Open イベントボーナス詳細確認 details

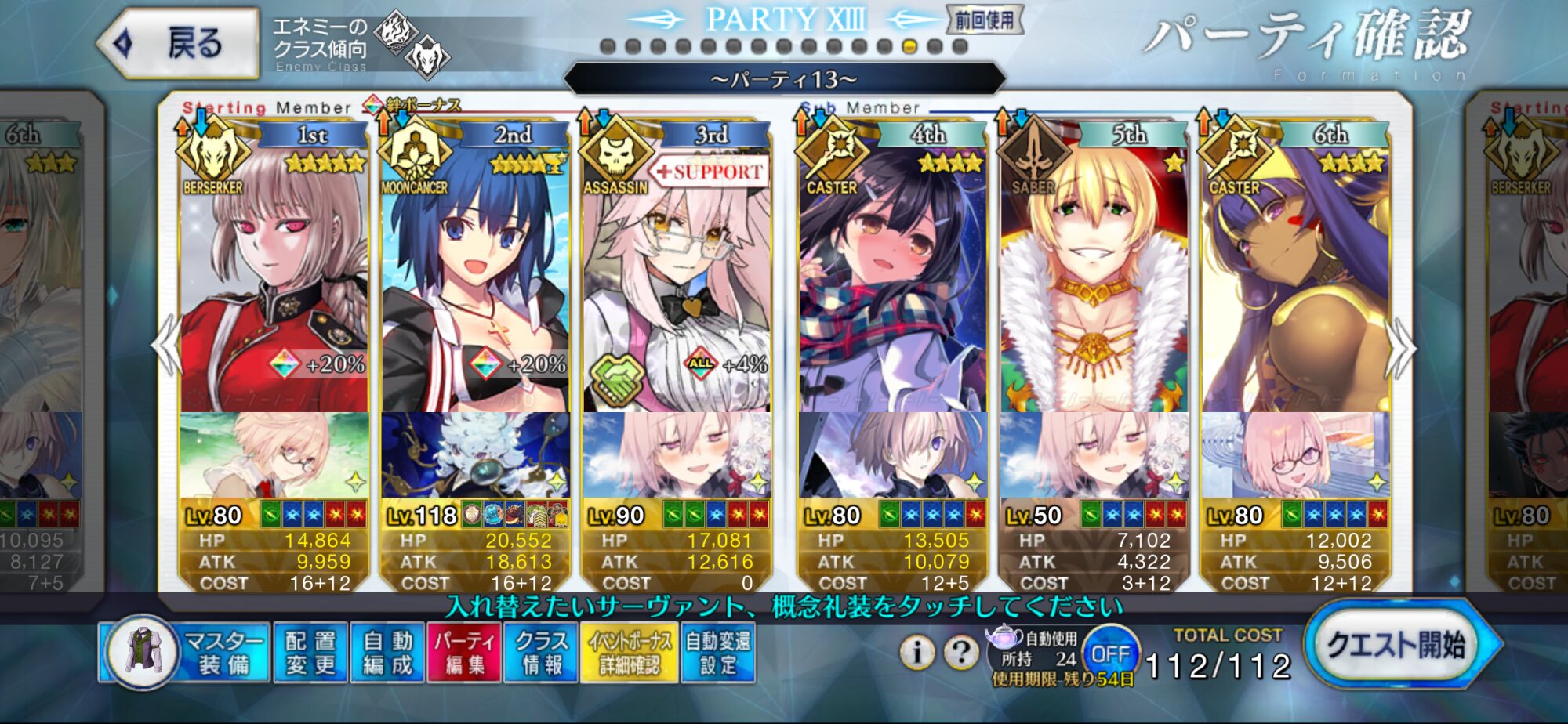630,653
